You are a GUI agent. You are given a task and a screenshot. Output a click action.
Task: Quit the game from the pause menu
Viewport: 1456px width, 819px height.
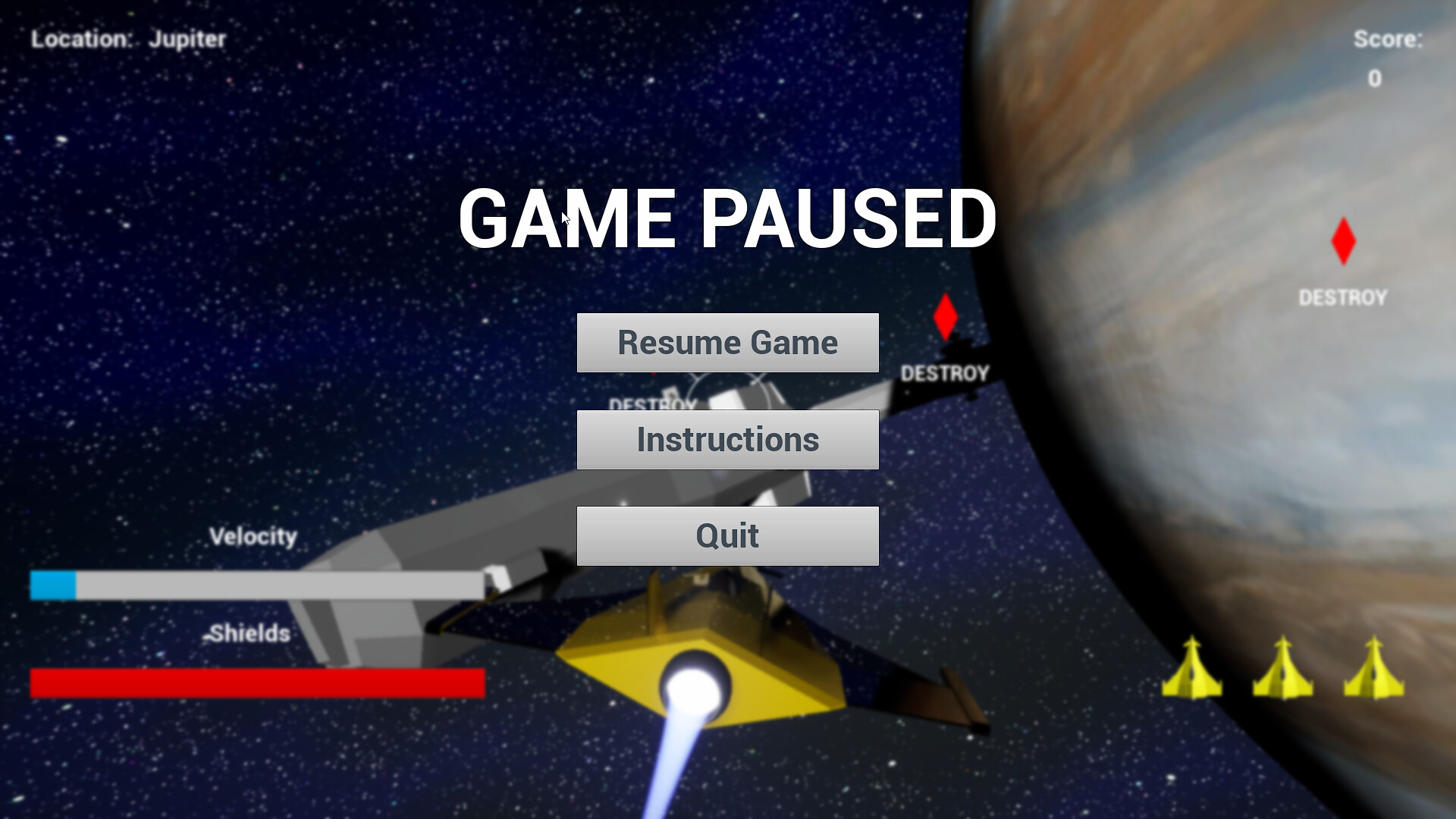727,535
